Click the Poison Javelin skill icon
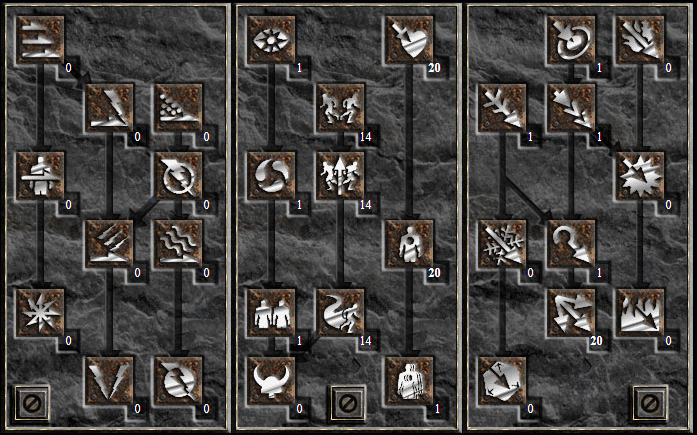The width and height of the screenshot is (697, 435). [x=177, y=108]
